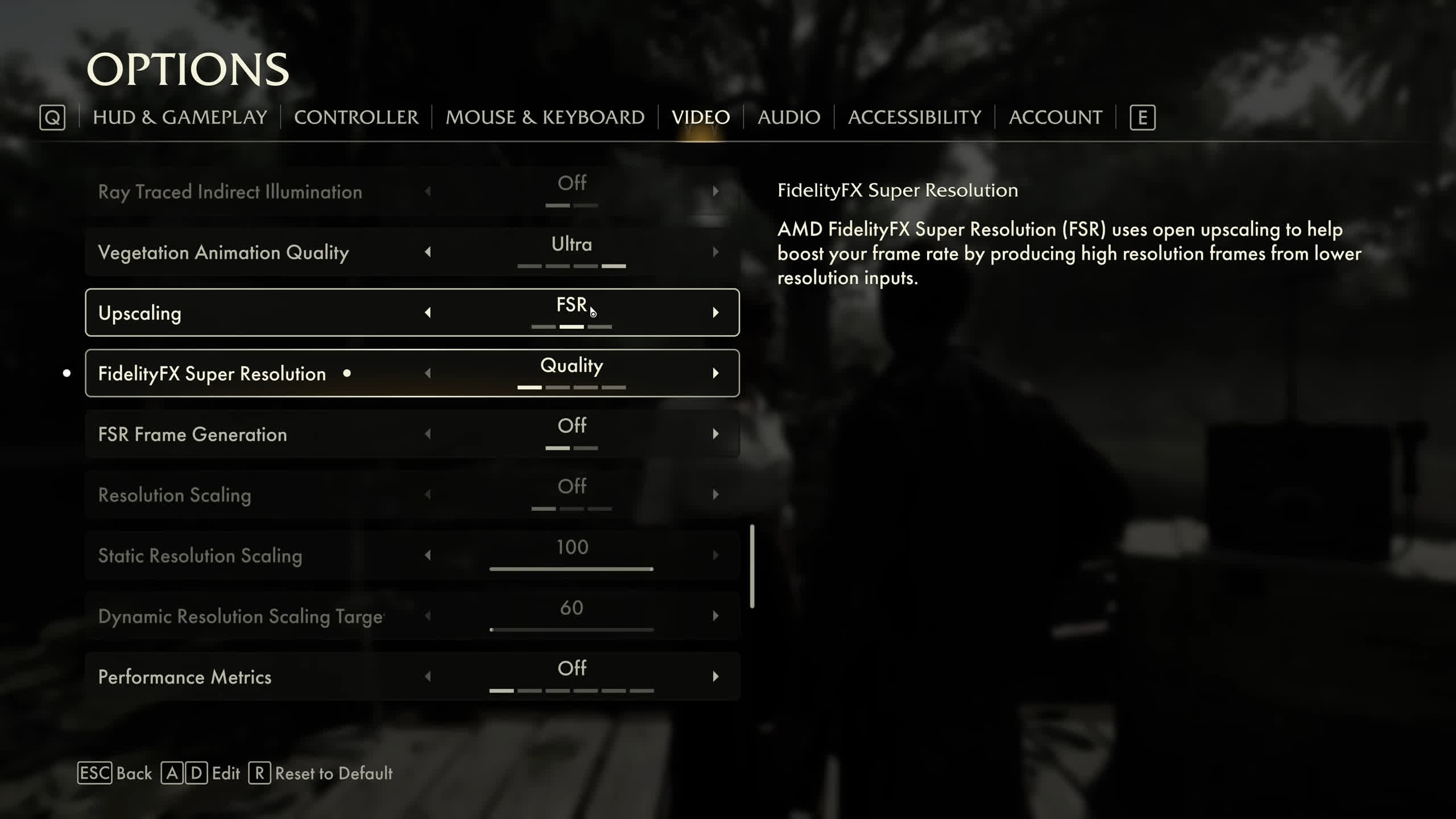Image resolution: width=1456 pixels, height=819 pixels.
Task: Switch to the HUD & Gameplay tab
Action: [180, 117]
